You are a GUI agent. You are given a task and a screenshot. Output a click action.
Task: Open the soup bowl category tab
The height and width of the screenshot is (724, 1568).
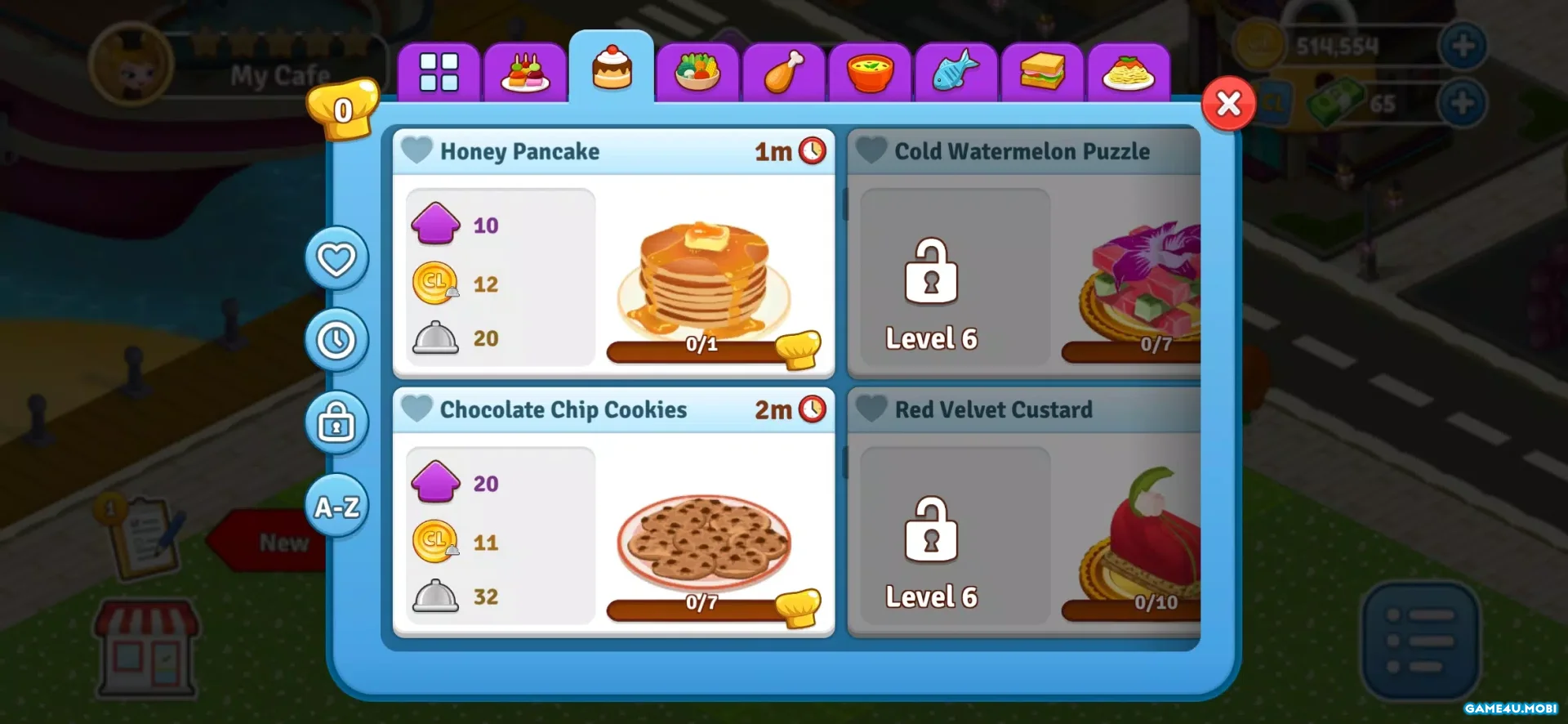[870, 72]
